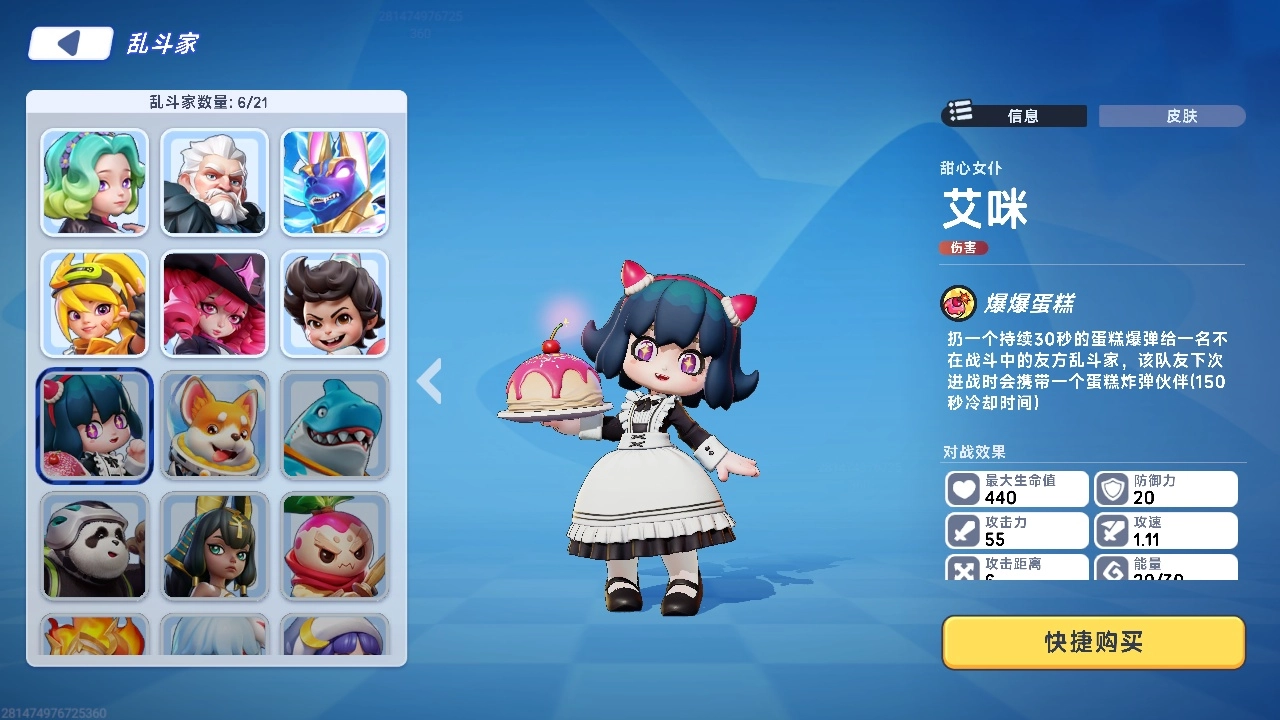
Task: Collapse the roster panel with the left chevron
Action: [429, 381]
